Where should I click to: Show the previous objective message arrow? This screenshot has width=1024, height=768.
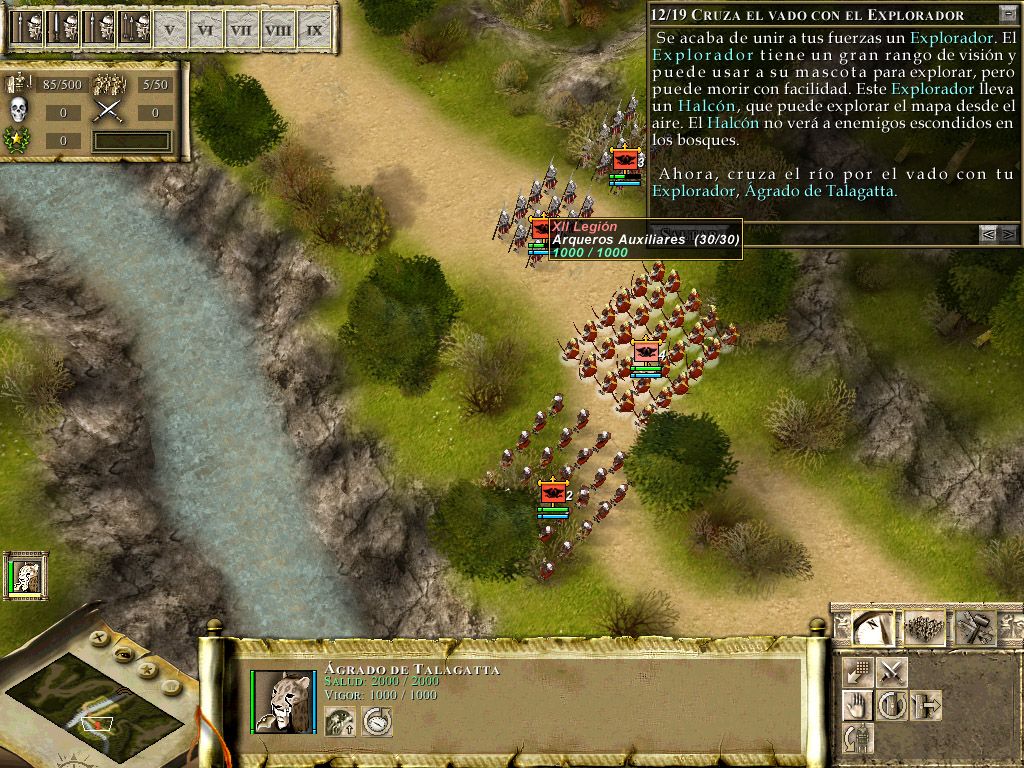pos(988,234)
